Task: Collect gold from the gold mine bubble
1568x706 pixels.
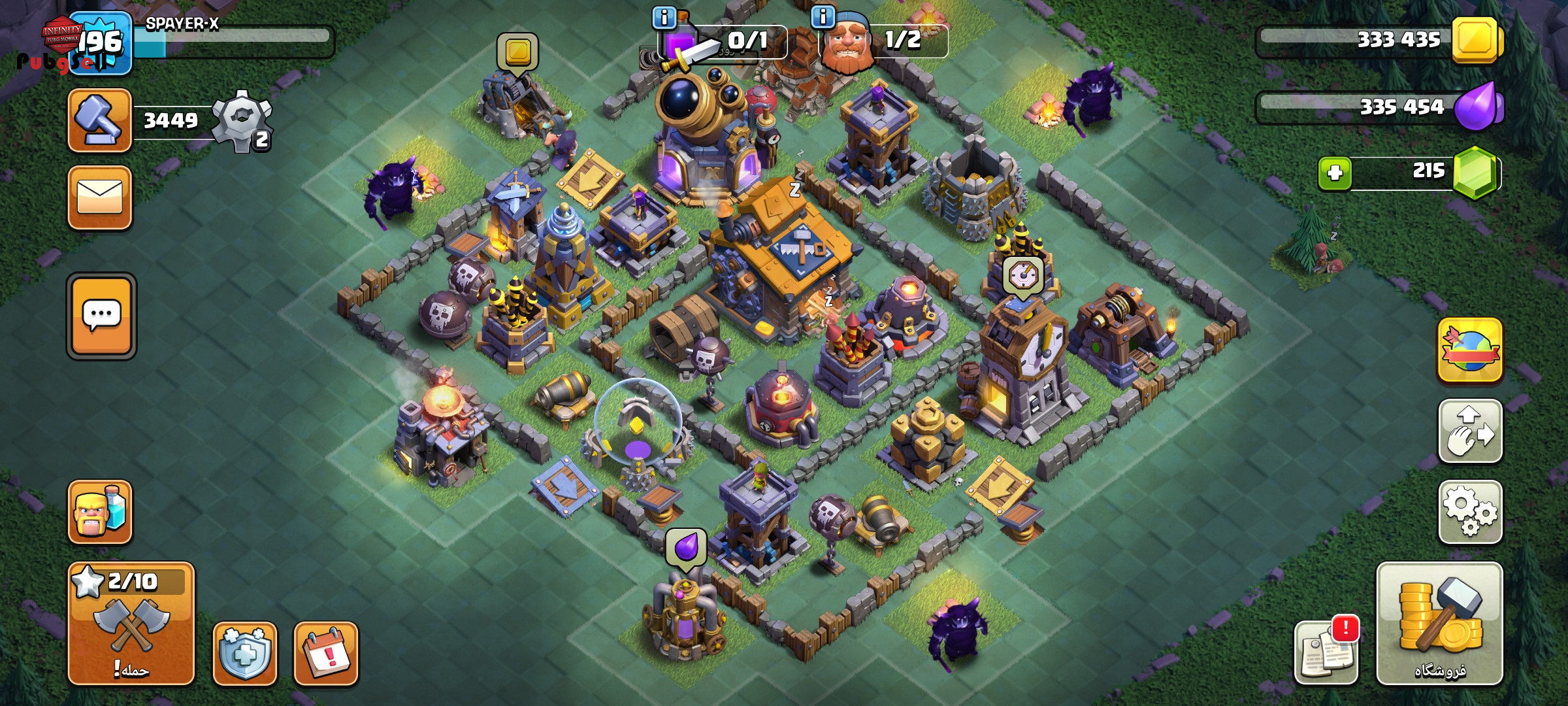Action: pos(517,51)
